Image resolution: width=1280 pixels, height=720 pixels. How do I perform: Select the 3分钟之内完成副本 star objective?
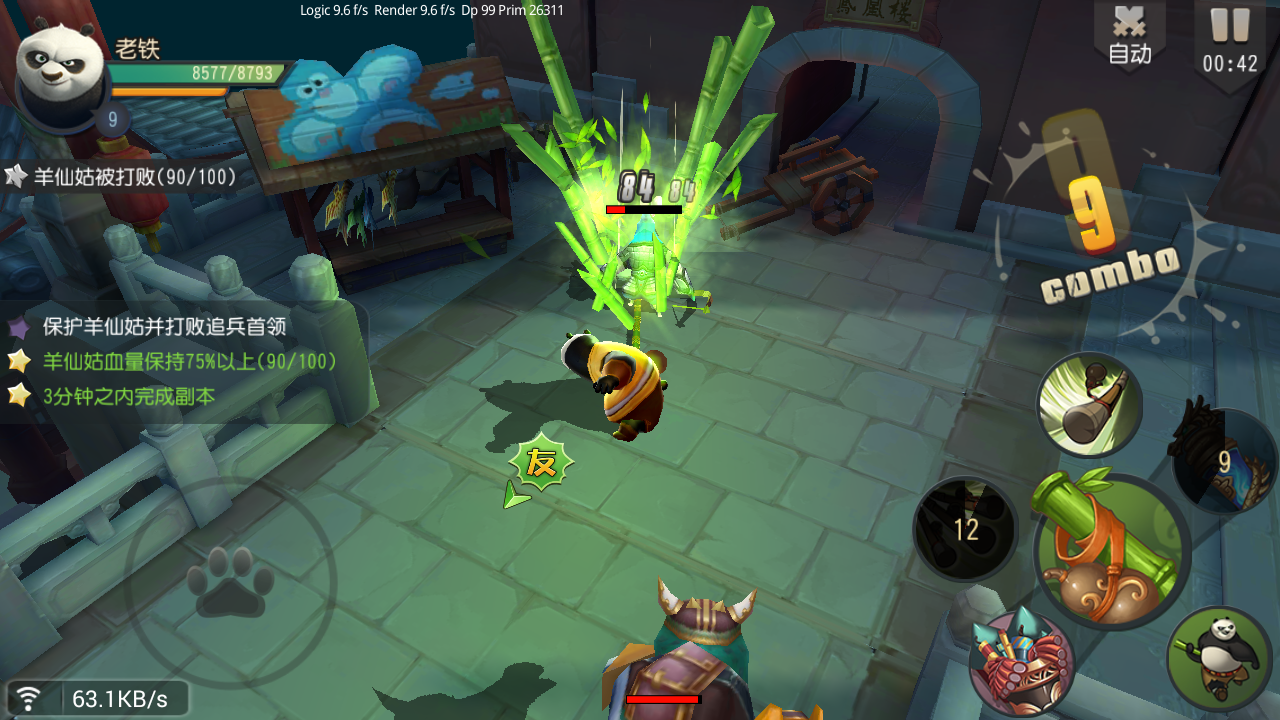click(128, 396)
